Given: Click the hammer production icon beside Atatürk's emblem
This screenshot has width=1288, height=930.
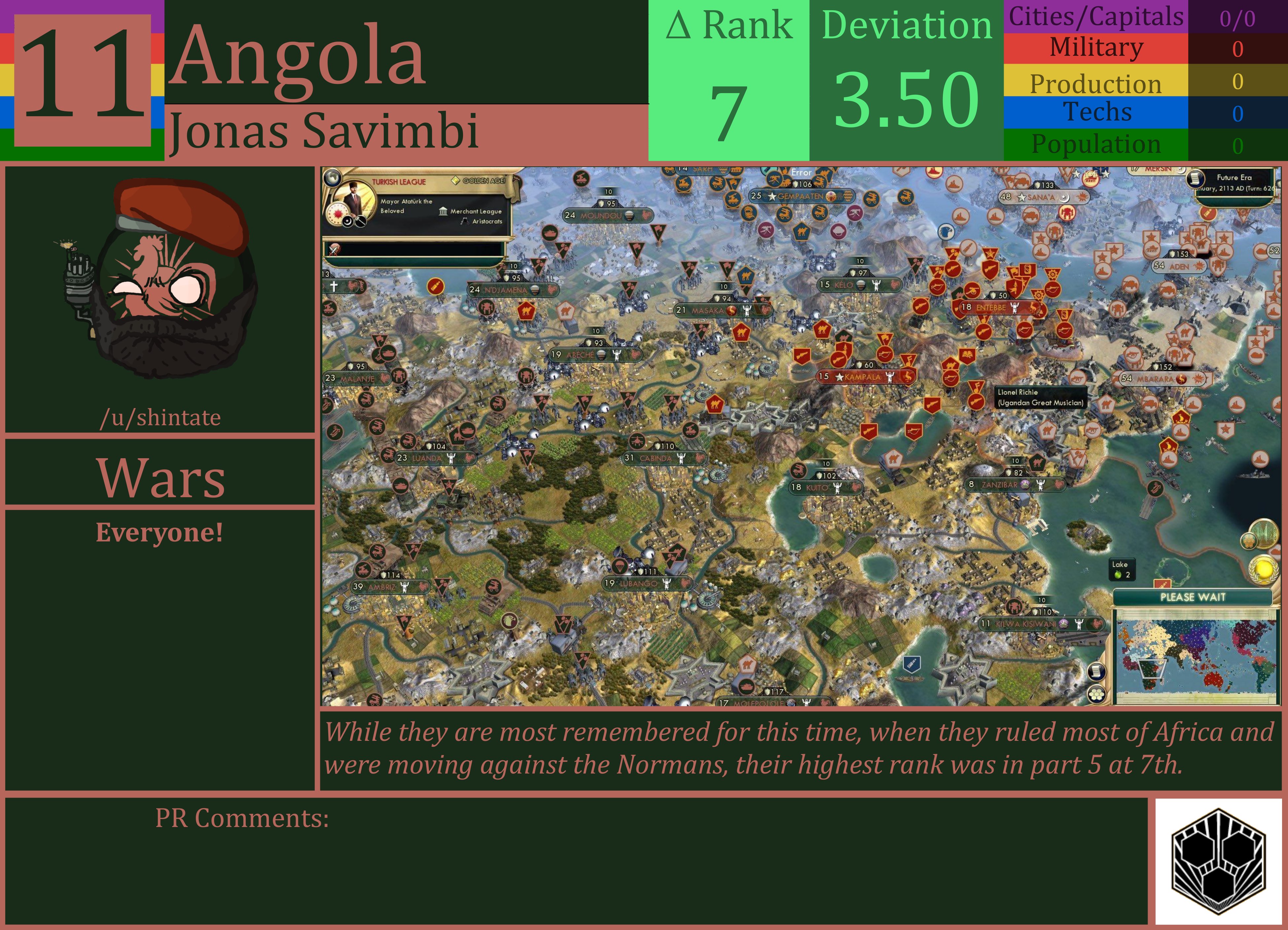Looking at the screenshot, I should 361,222.
